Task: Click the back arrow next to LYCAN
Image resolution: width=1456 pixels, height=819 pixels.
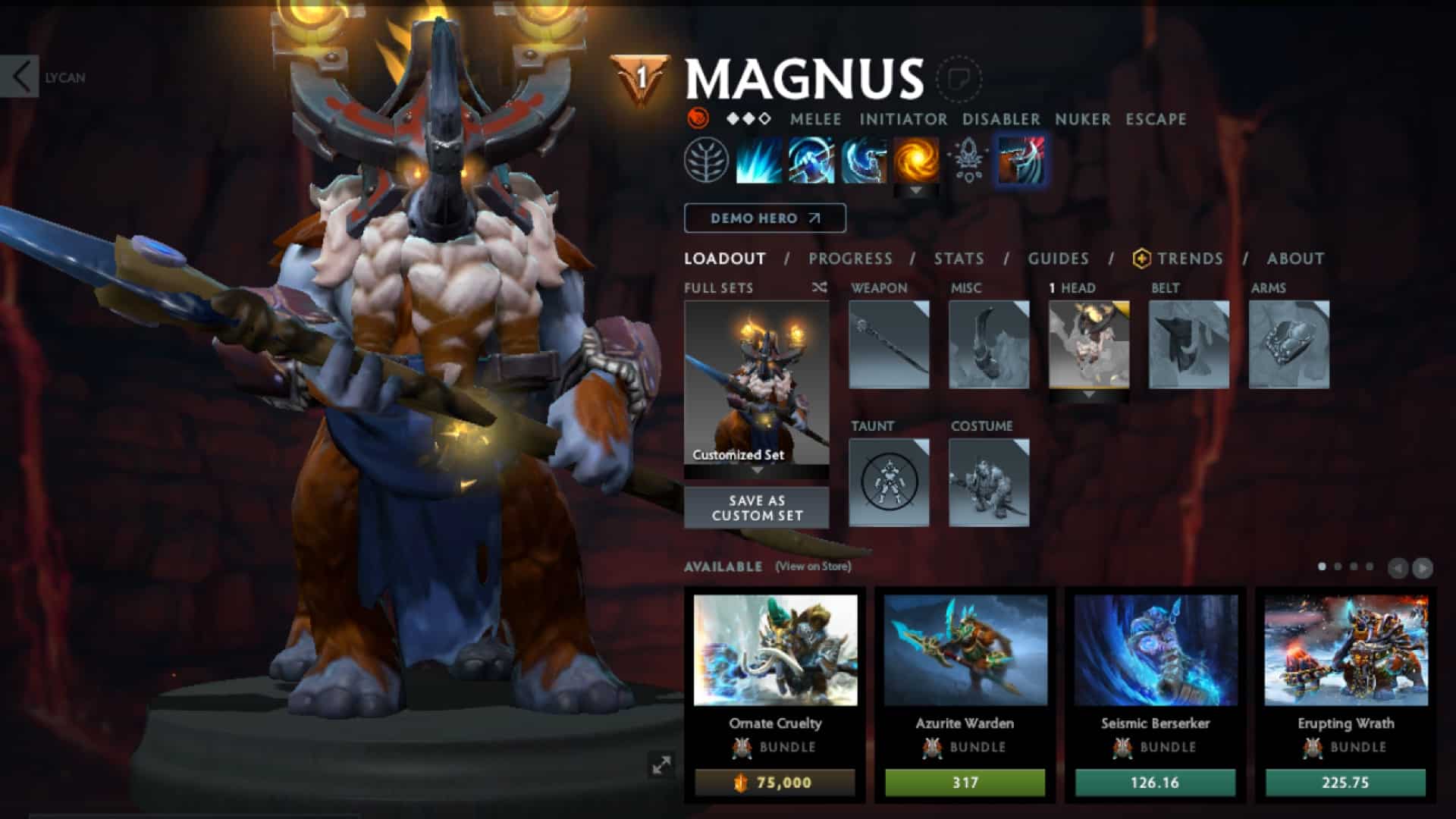Action: [x=20, y=76]
